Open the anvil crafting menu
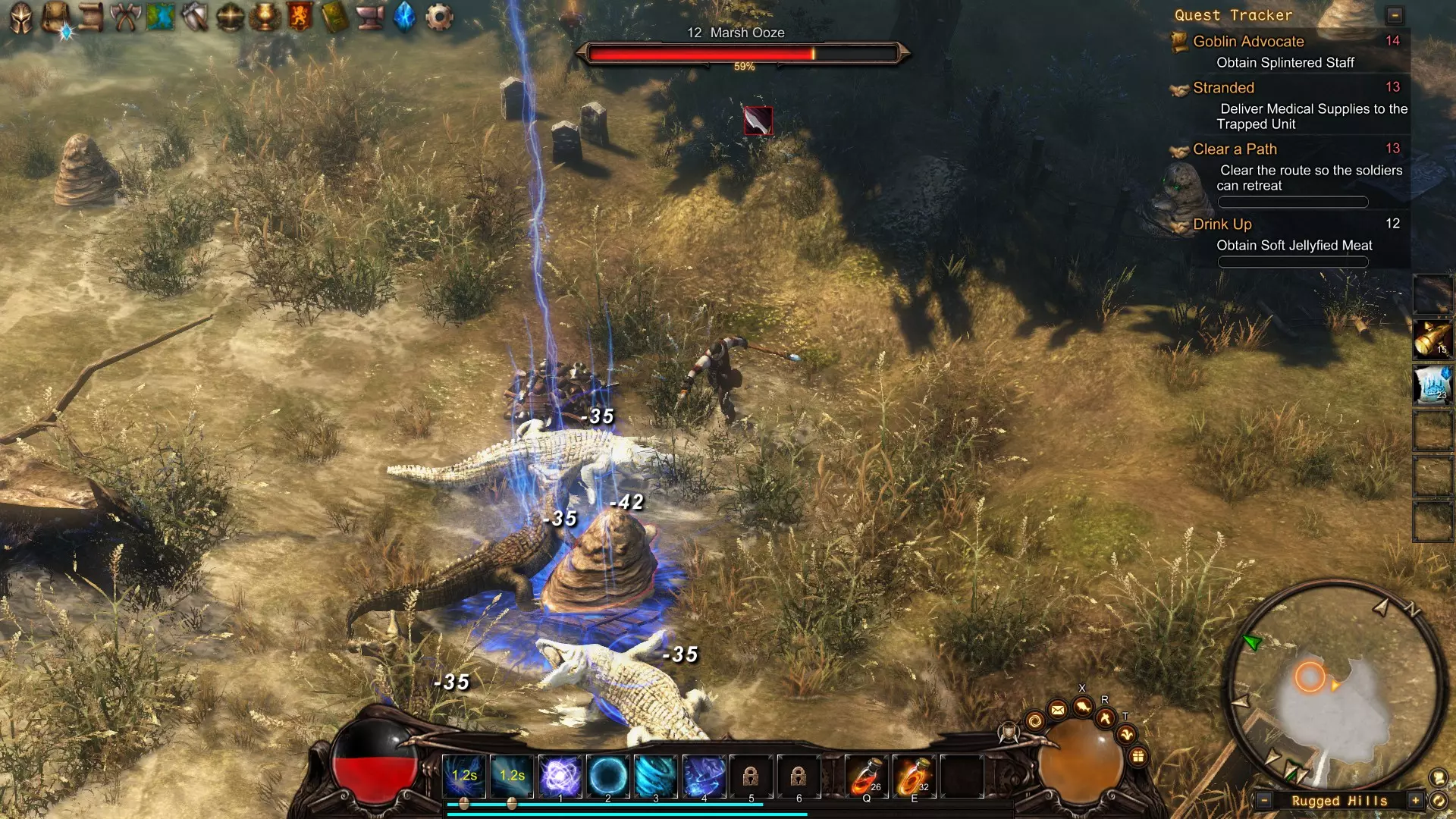This screenshot has width=1456, height=819. pyautogui.click(x=370, y=17)
